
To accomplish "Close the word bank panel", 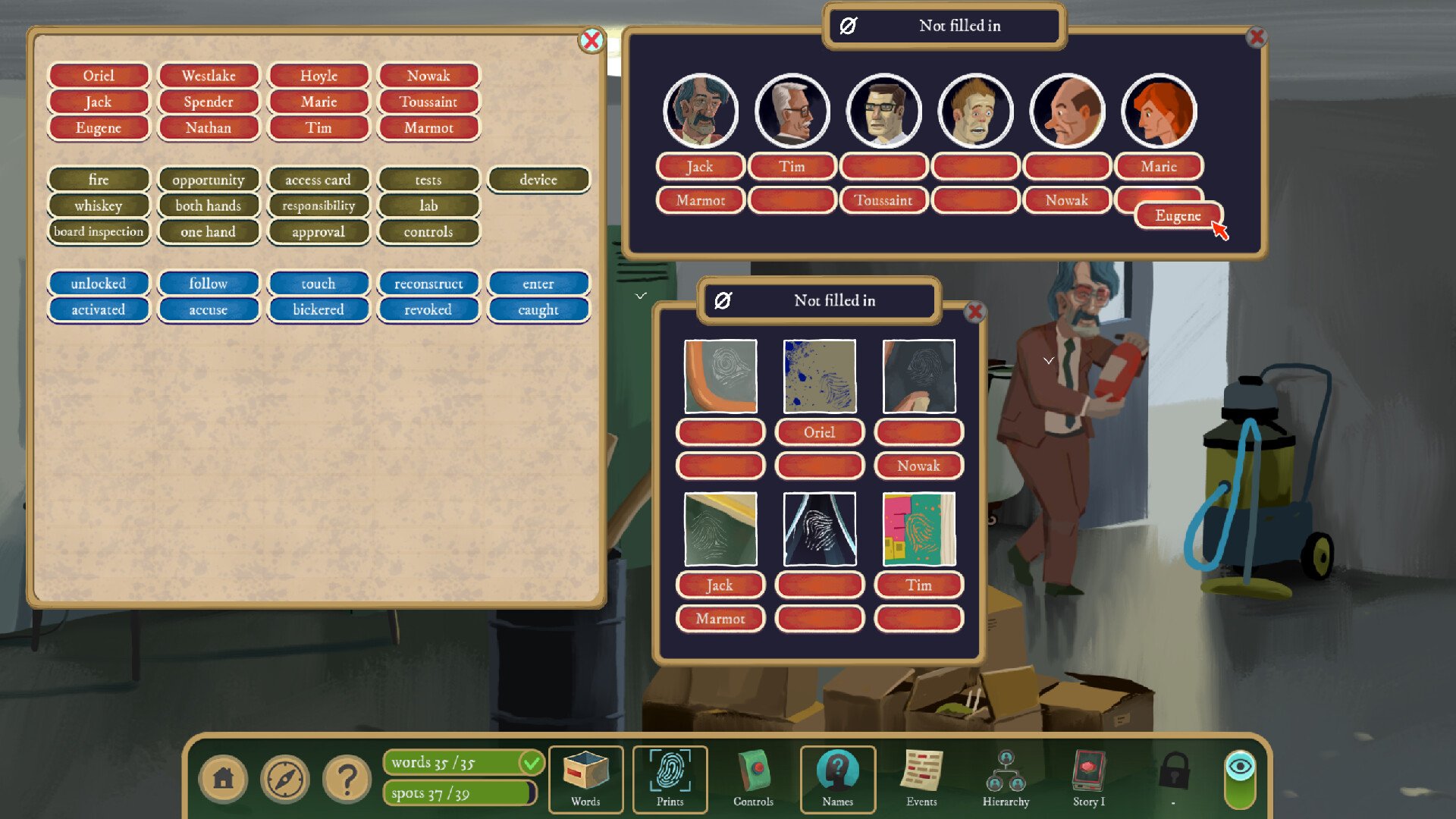I will [x=591, y=40].
